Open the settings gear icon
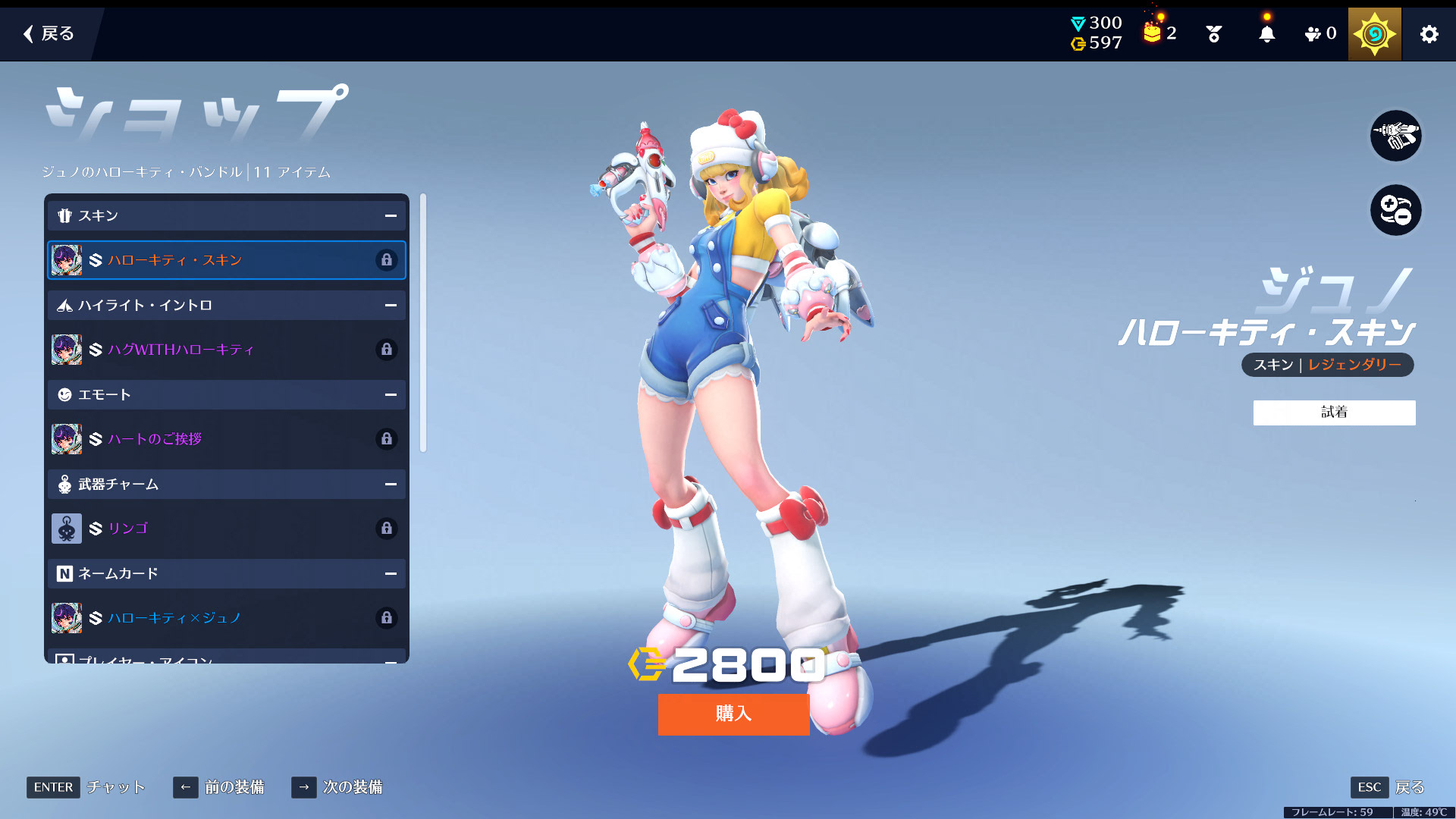The width and height of the screenshot is (1456, 819). [1429, 34]
